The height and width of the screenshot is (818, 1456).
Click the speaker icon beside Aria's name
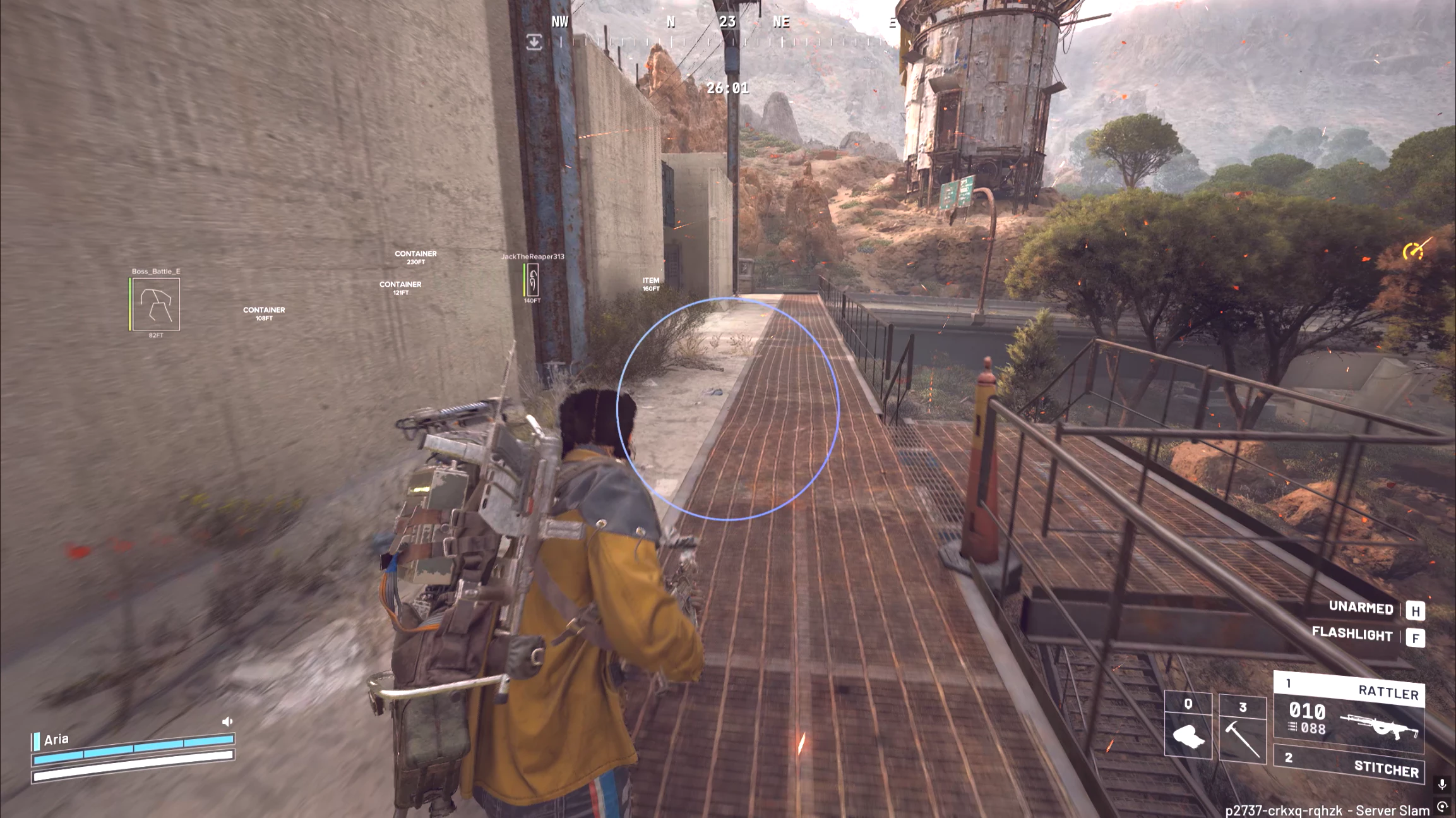coord(227,721)
